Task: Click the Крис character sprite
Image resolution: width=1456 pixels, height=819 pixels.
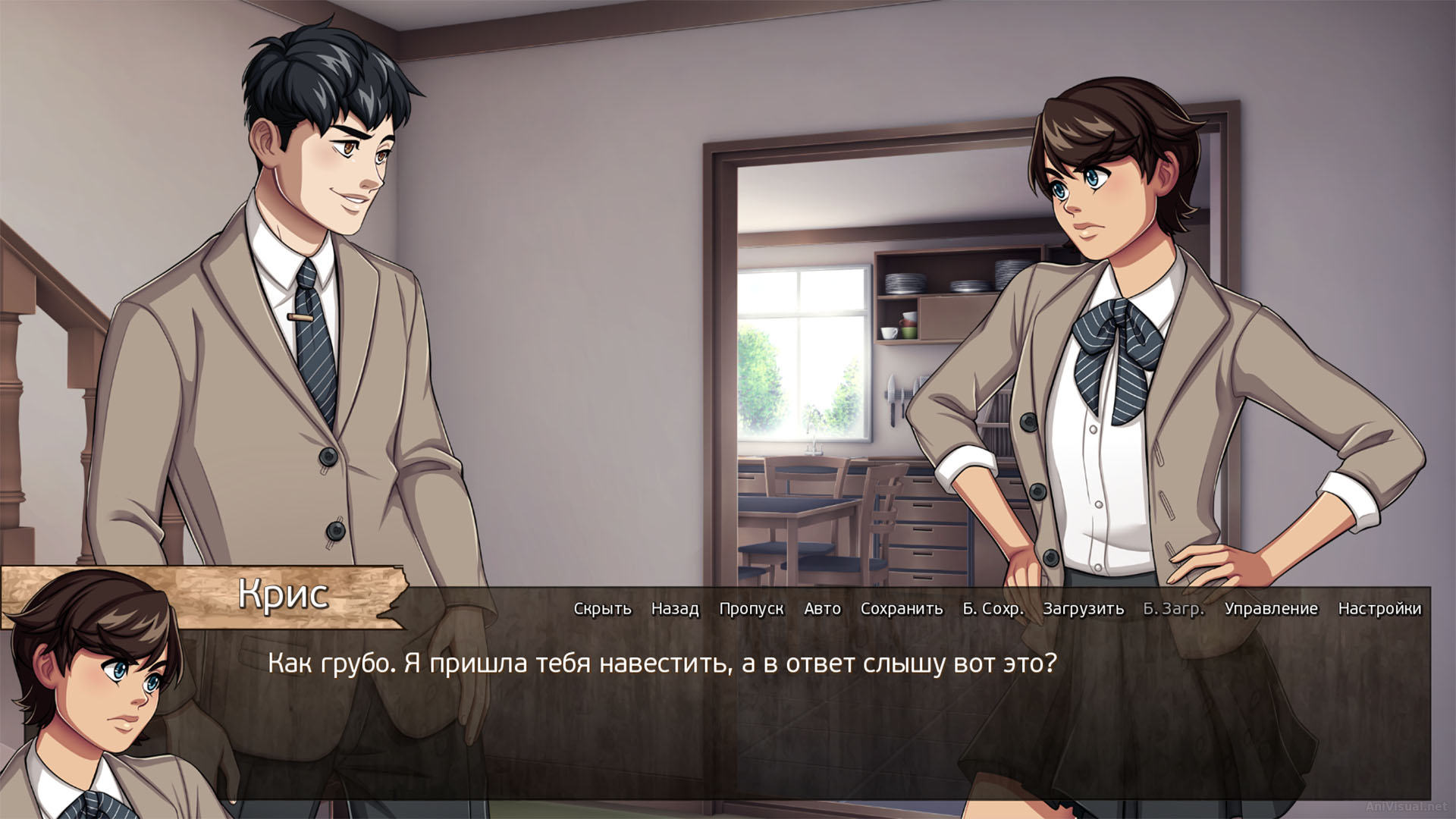Action: [x=1100, y=341]
